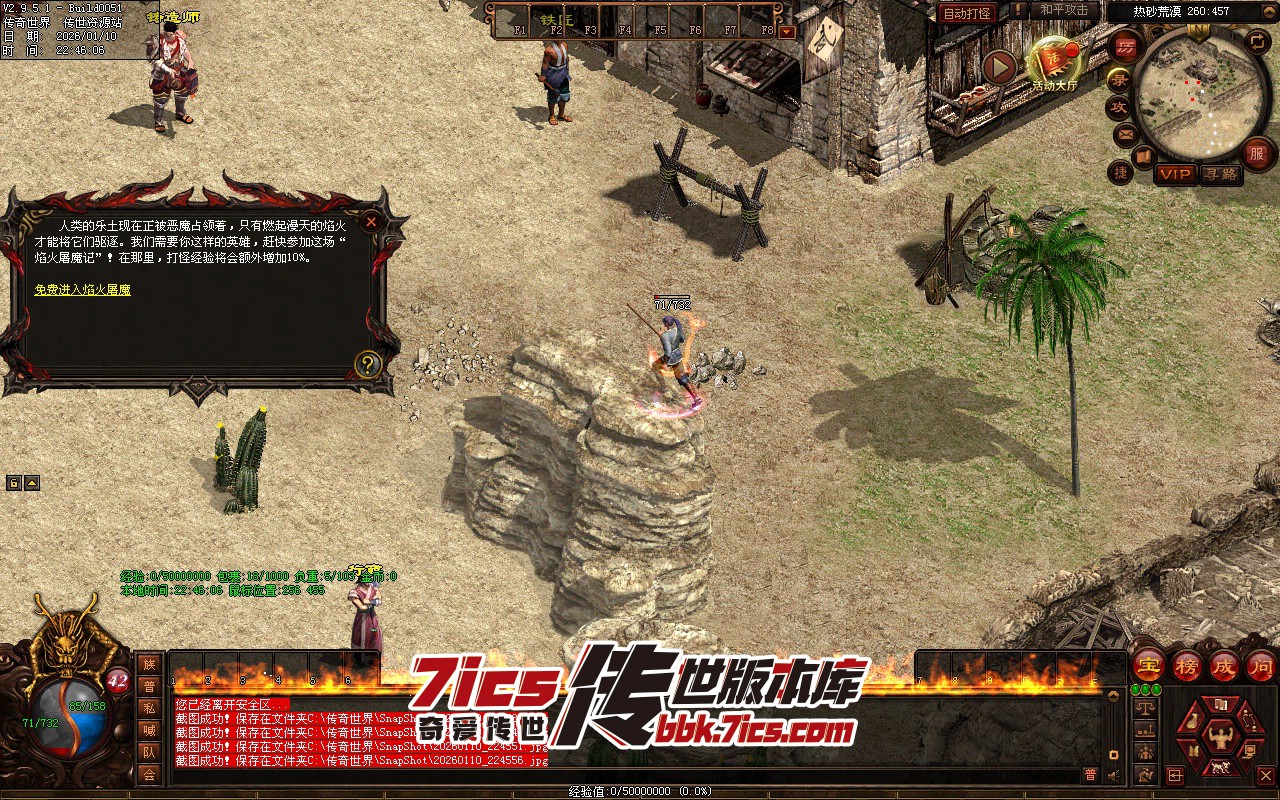The image size is (1280, 800).
Task: Open the VIP panel
Action: tap(1176, 174)
